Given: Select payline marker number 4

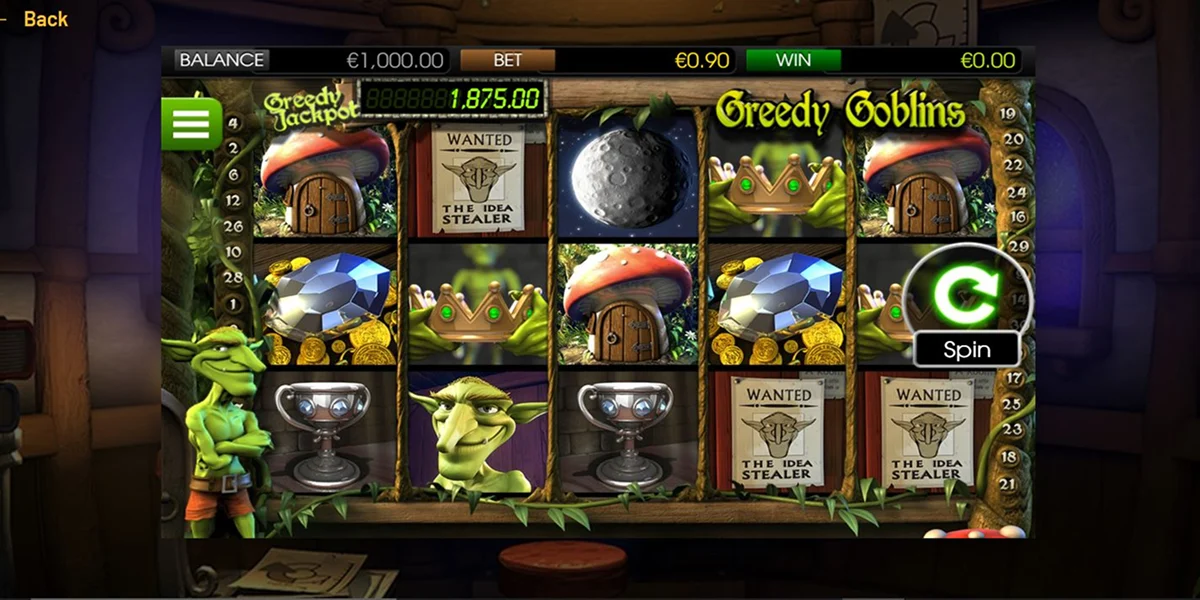Looking at the screenshot, I should pos(233,124).
